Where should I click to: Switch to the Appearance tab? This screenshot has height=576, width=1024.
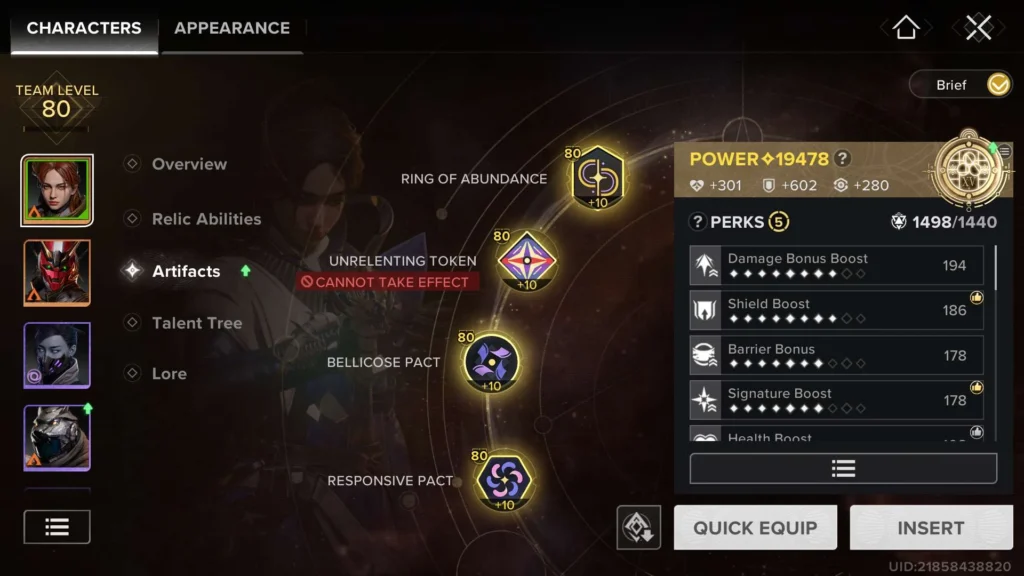click(232, 28)
